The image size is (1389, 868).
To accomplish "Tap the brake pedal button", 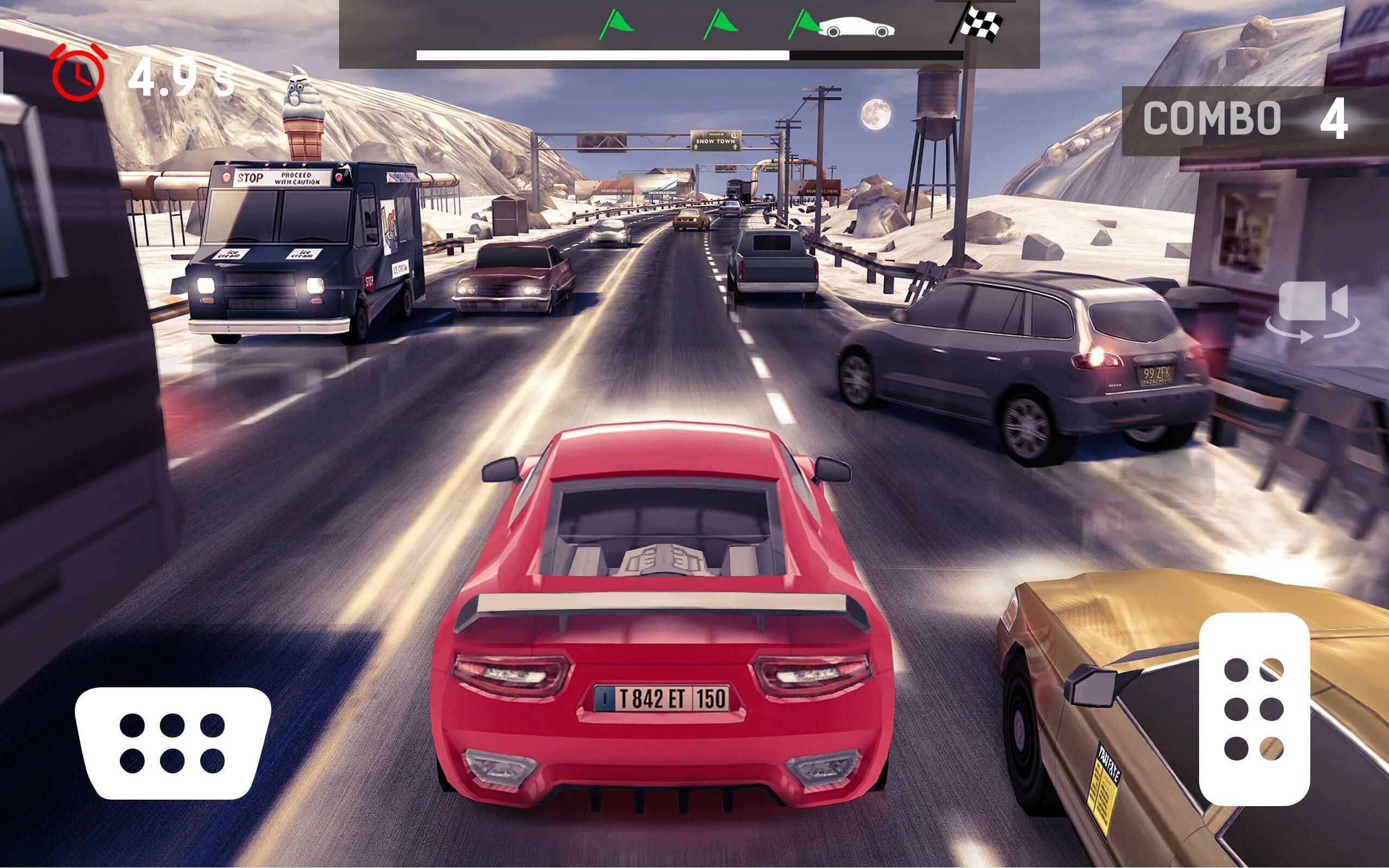I will pos(172,742).
